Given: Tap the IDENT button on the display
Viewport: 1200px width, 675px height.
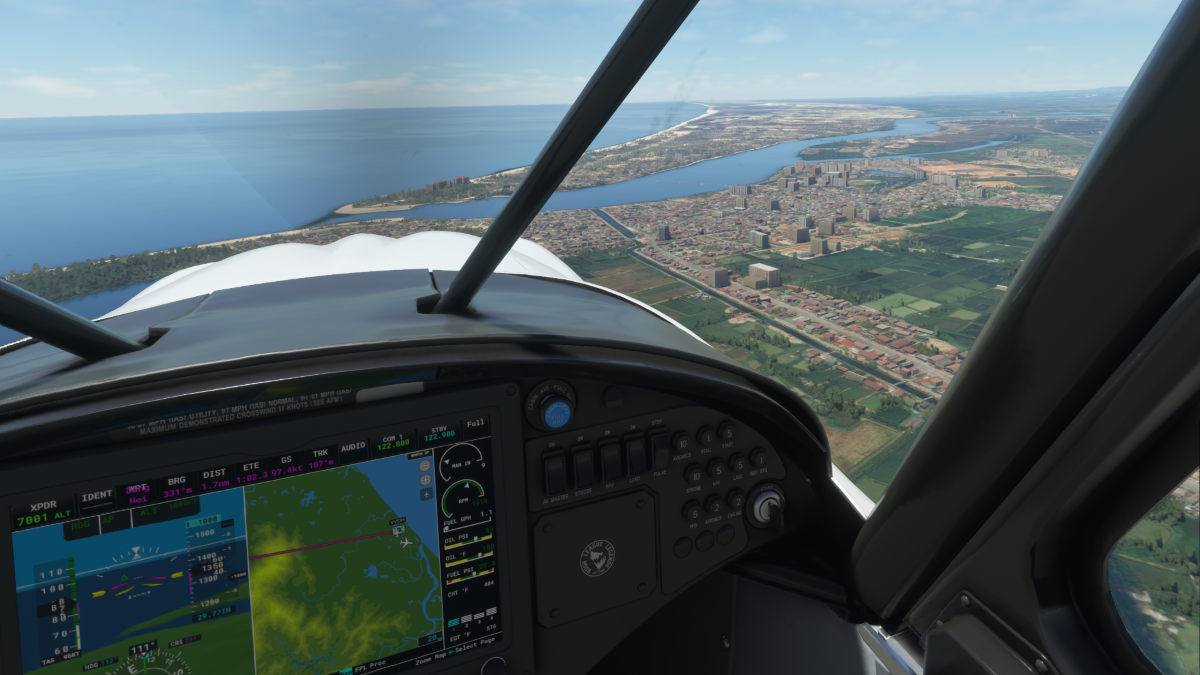Looking at the screenshot, I should tap(96, 495).
